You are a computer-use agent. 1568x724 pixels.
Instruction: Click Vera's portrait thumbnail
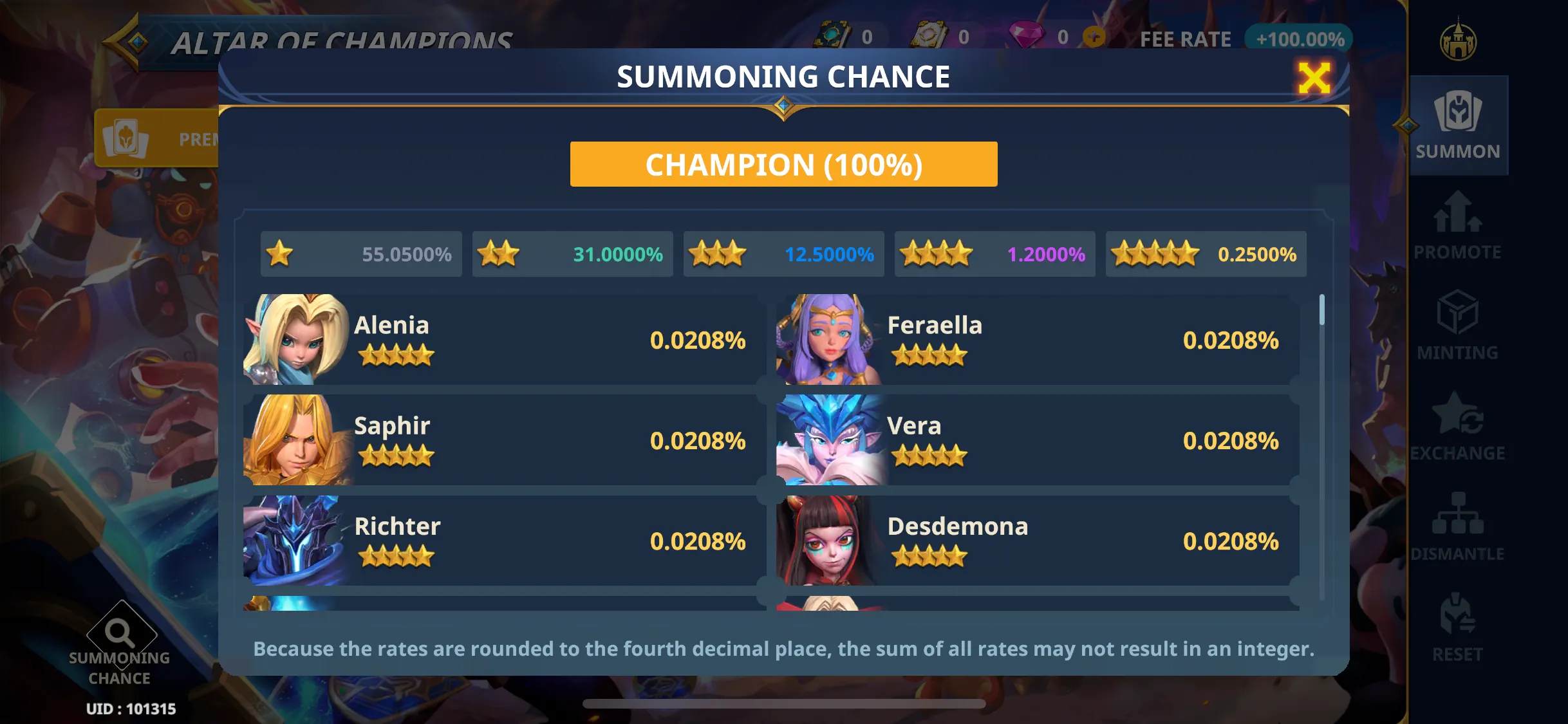pyautogui.click(x=830, y=440)
